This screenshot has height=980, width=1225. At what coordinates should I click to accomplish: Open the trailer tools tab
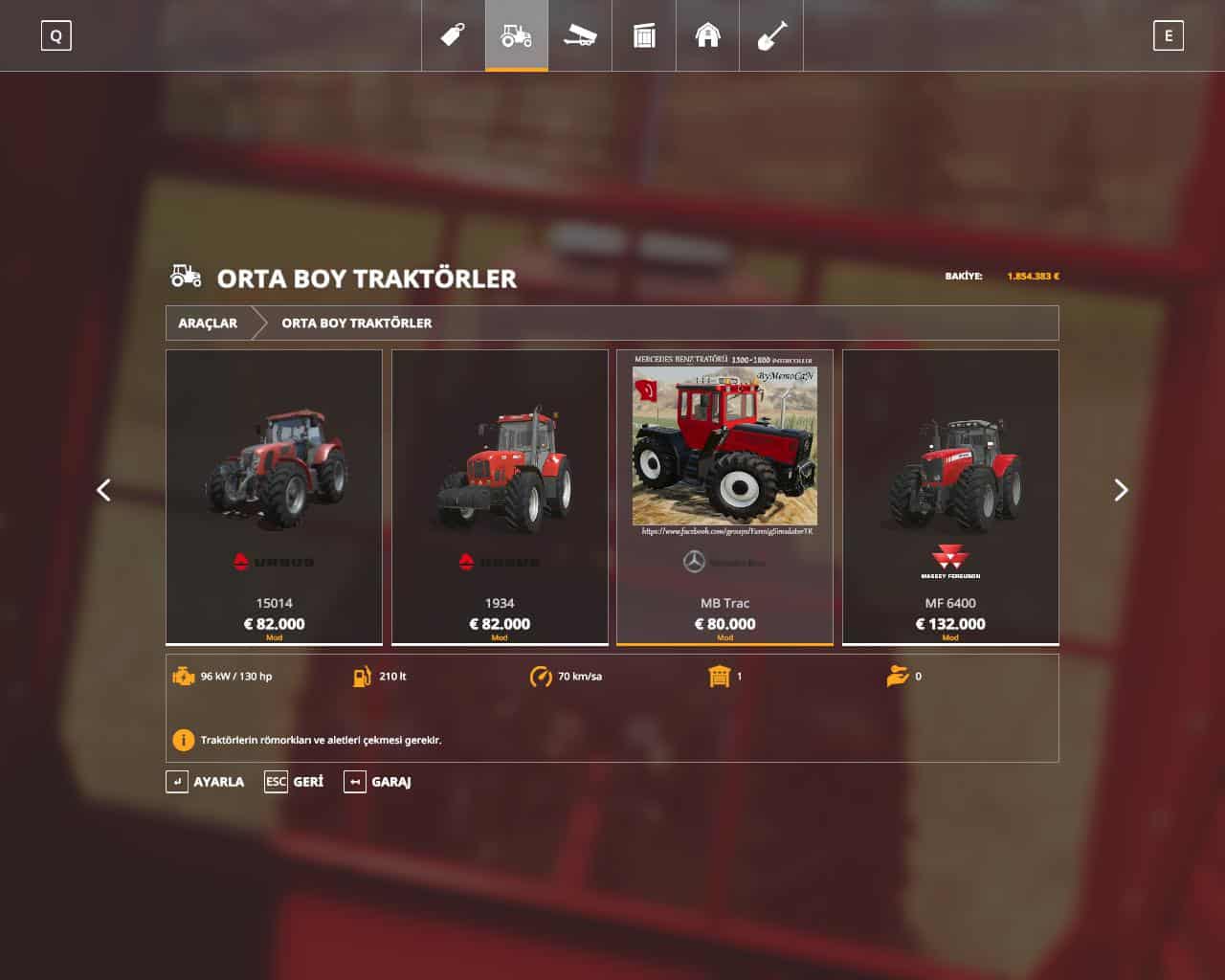[580, 35]
